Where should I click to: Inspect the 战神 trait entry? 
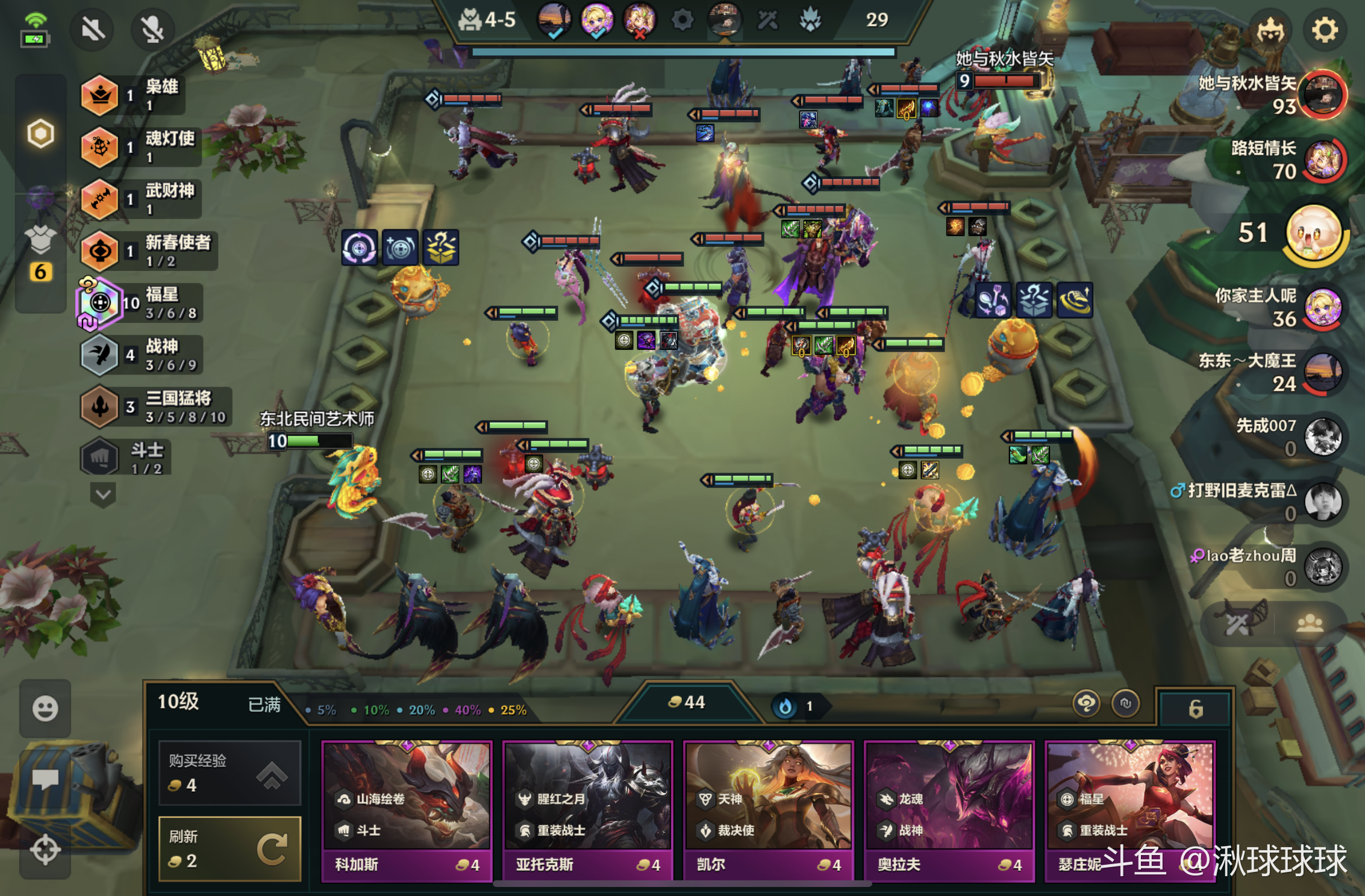[145, 355]
